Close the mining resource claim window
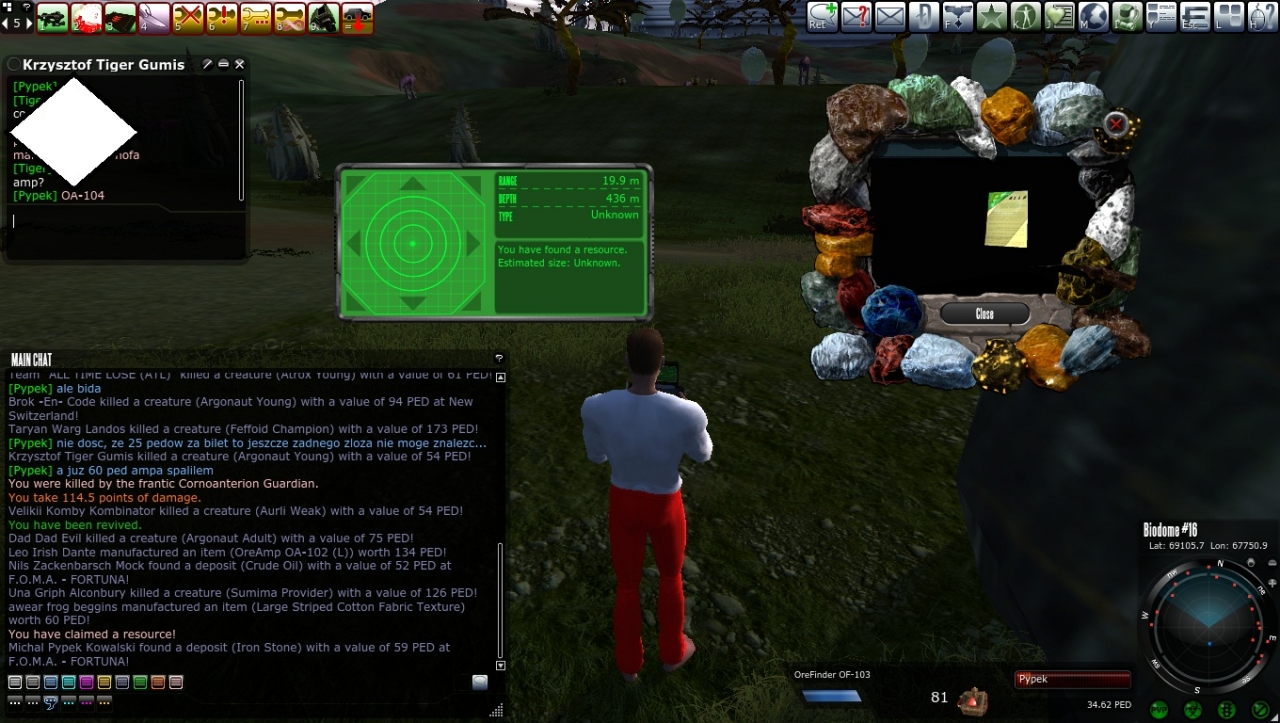 pos(984,314)
